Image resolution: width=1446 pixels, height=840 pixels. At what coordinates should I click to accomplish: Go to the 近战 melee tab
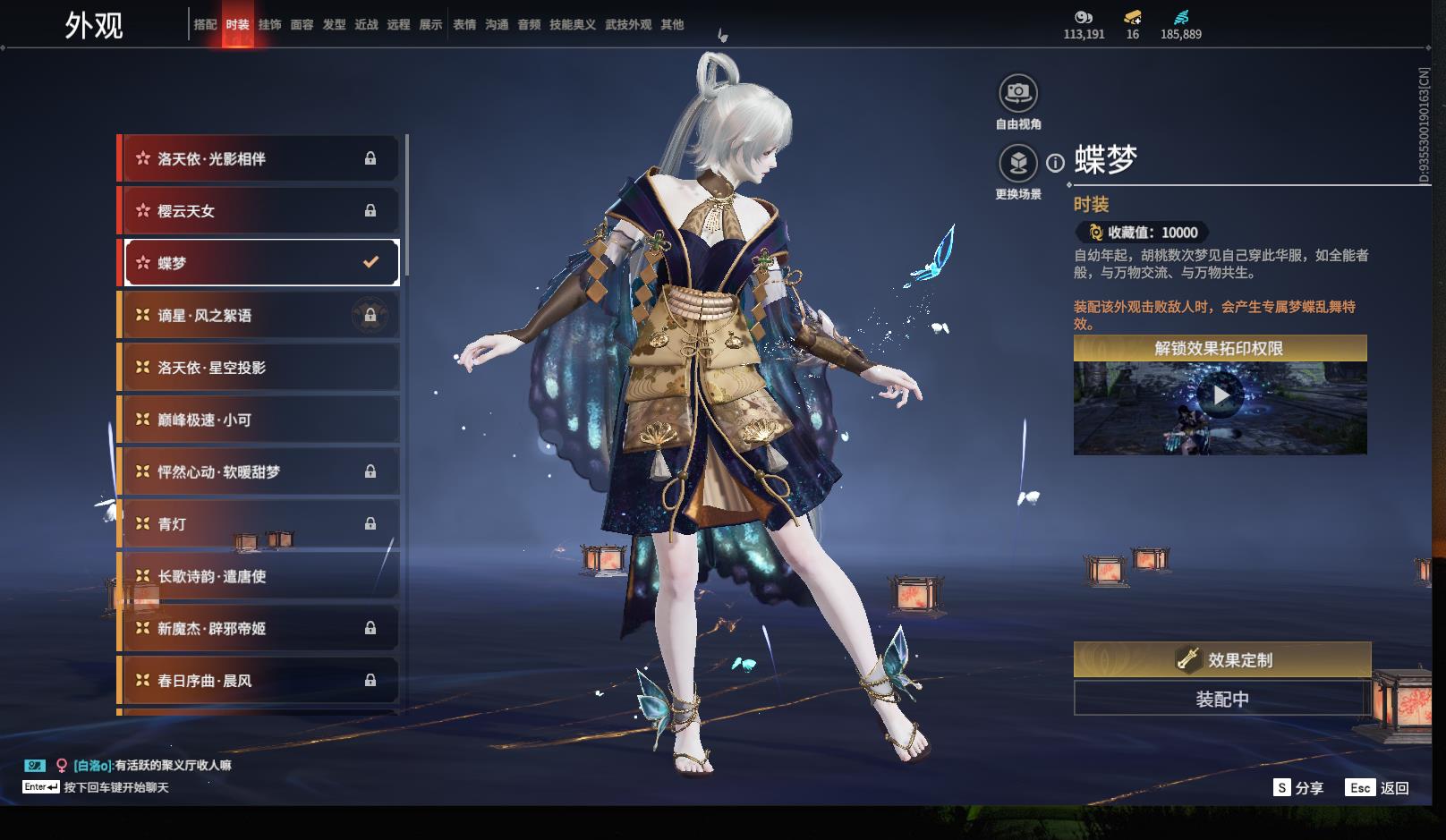coord(366,25)
